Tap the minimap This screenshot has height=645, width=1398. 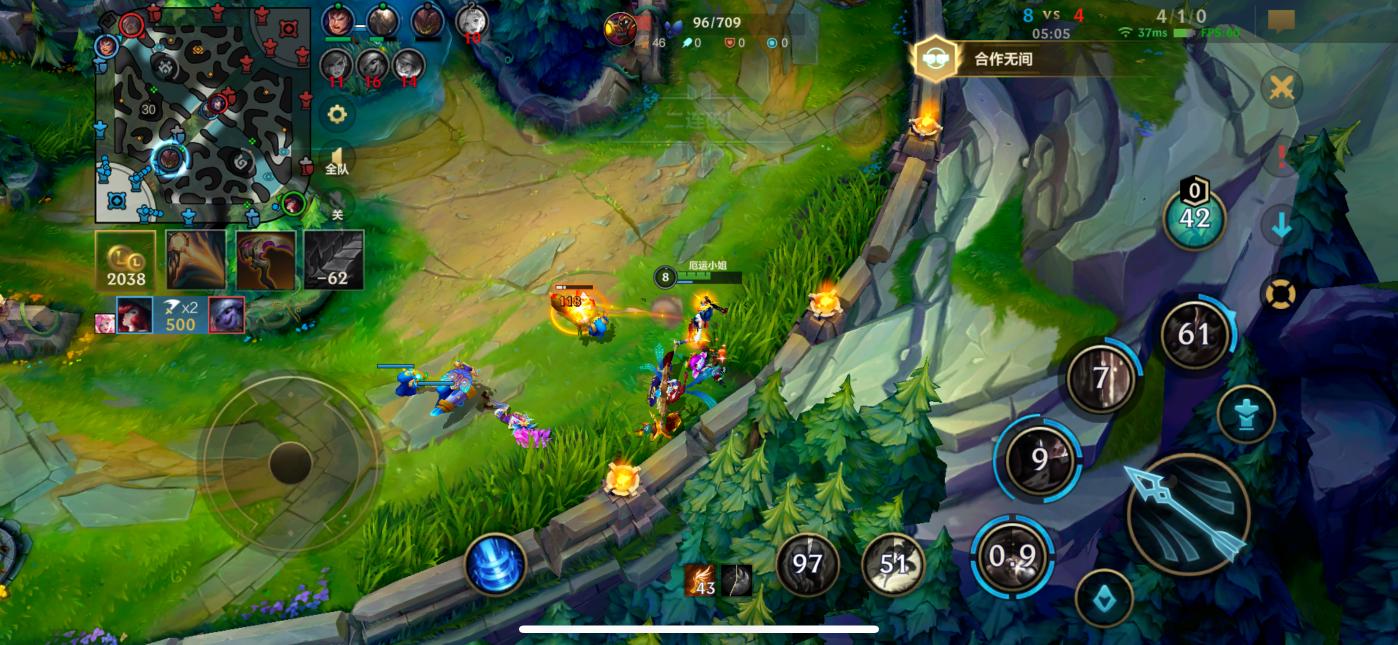click(205, 118)
